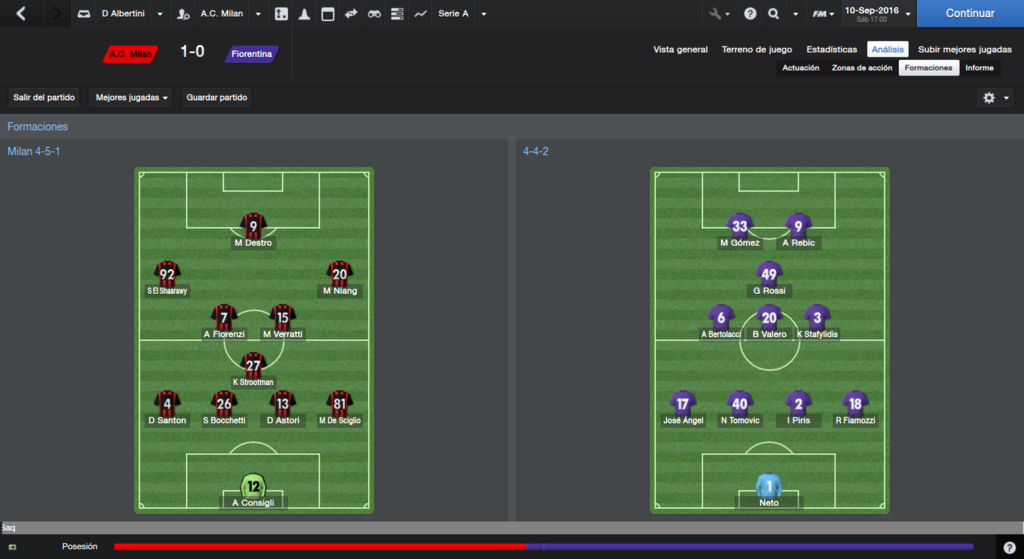Switch to the Actuación sub-tab

coord(801,68)
